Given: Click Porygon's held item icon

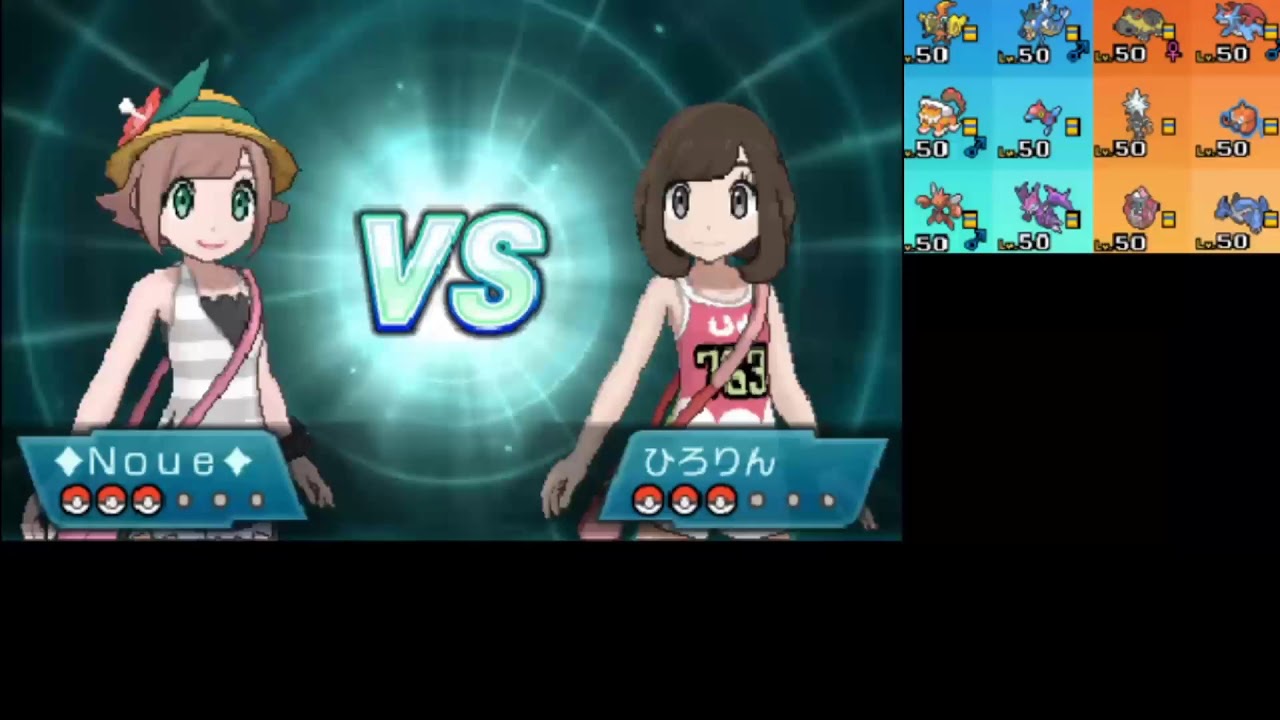Looking at the screenshot, I should coord(1073,125).
